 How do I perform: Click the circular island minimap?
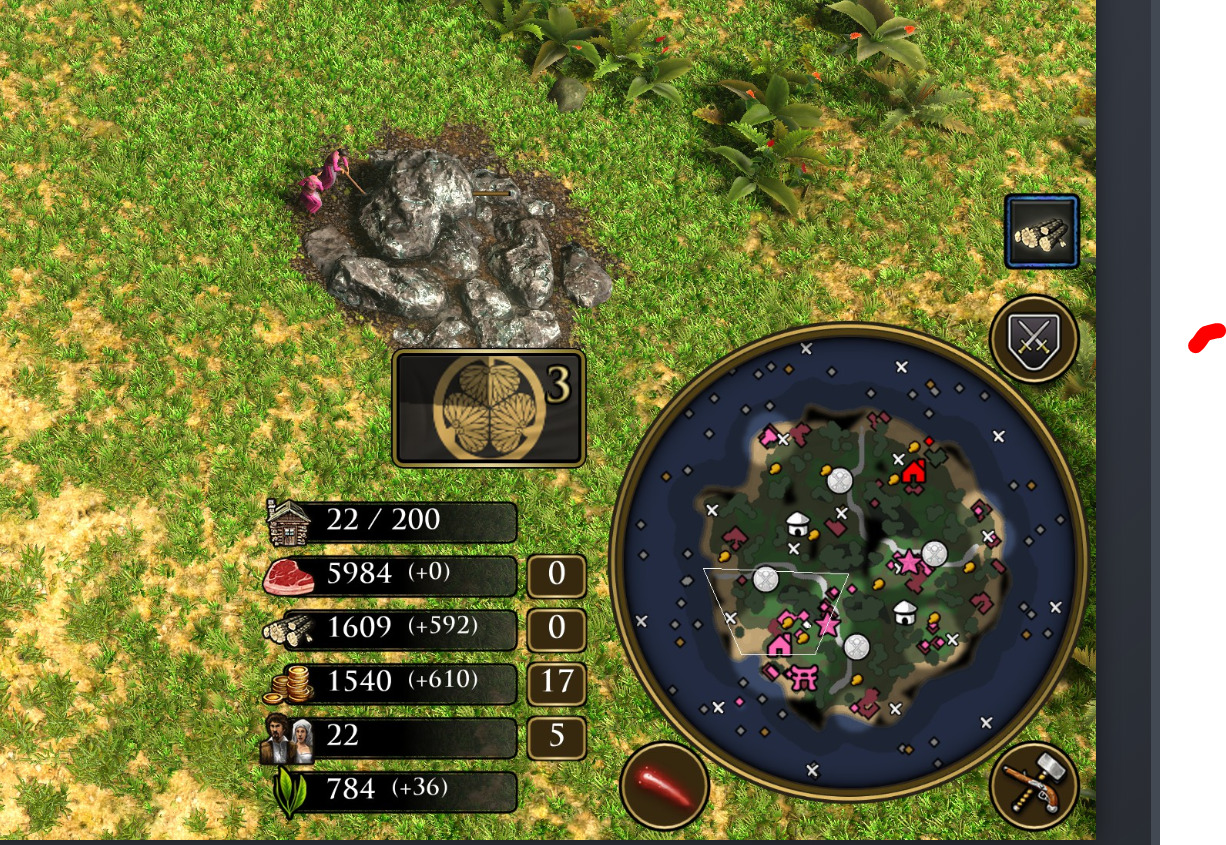pyautogui.click(x=848, y=560)
